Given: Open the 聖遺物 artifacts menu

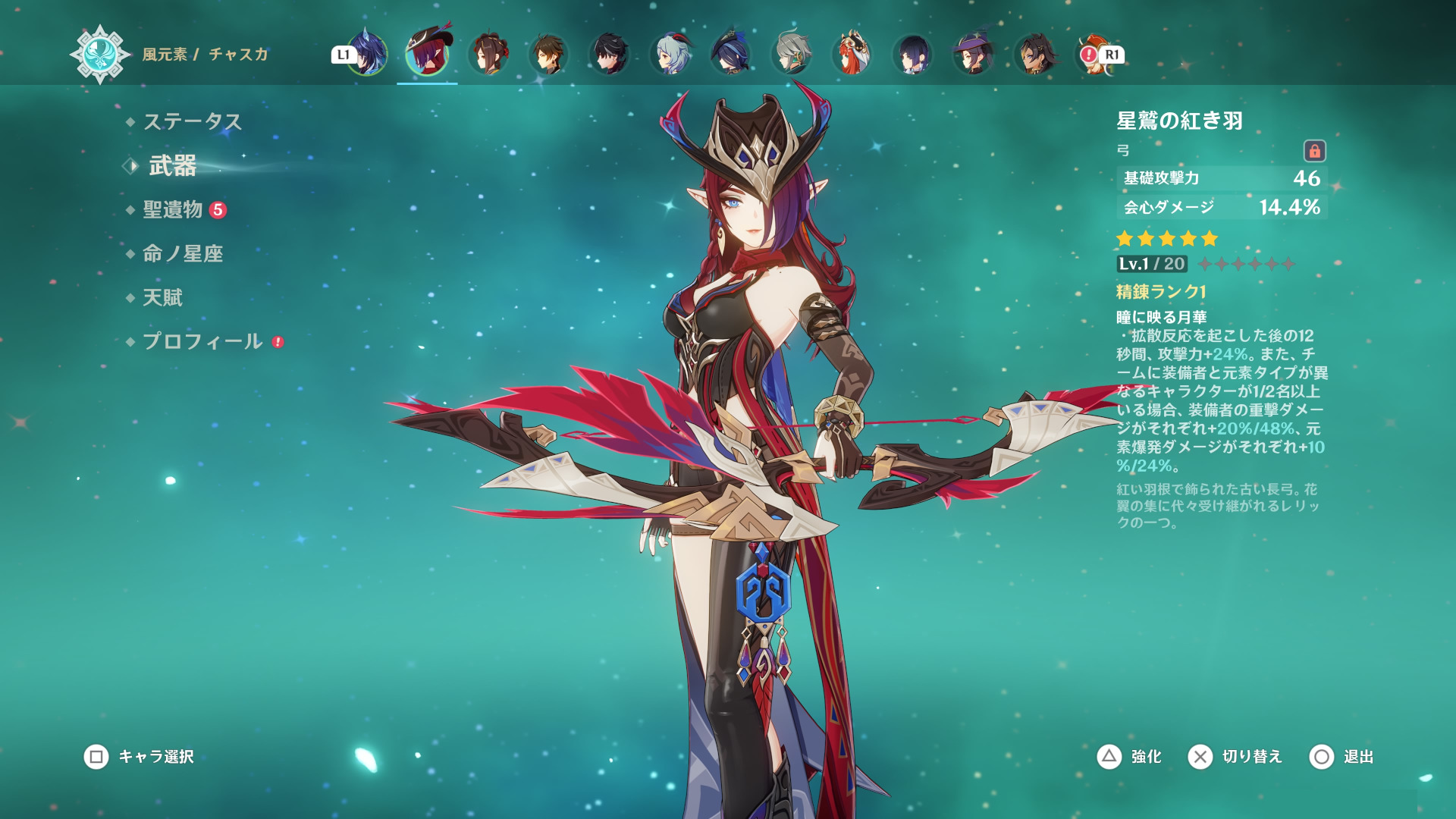Looking at the screenshot, I should (173, 209).
